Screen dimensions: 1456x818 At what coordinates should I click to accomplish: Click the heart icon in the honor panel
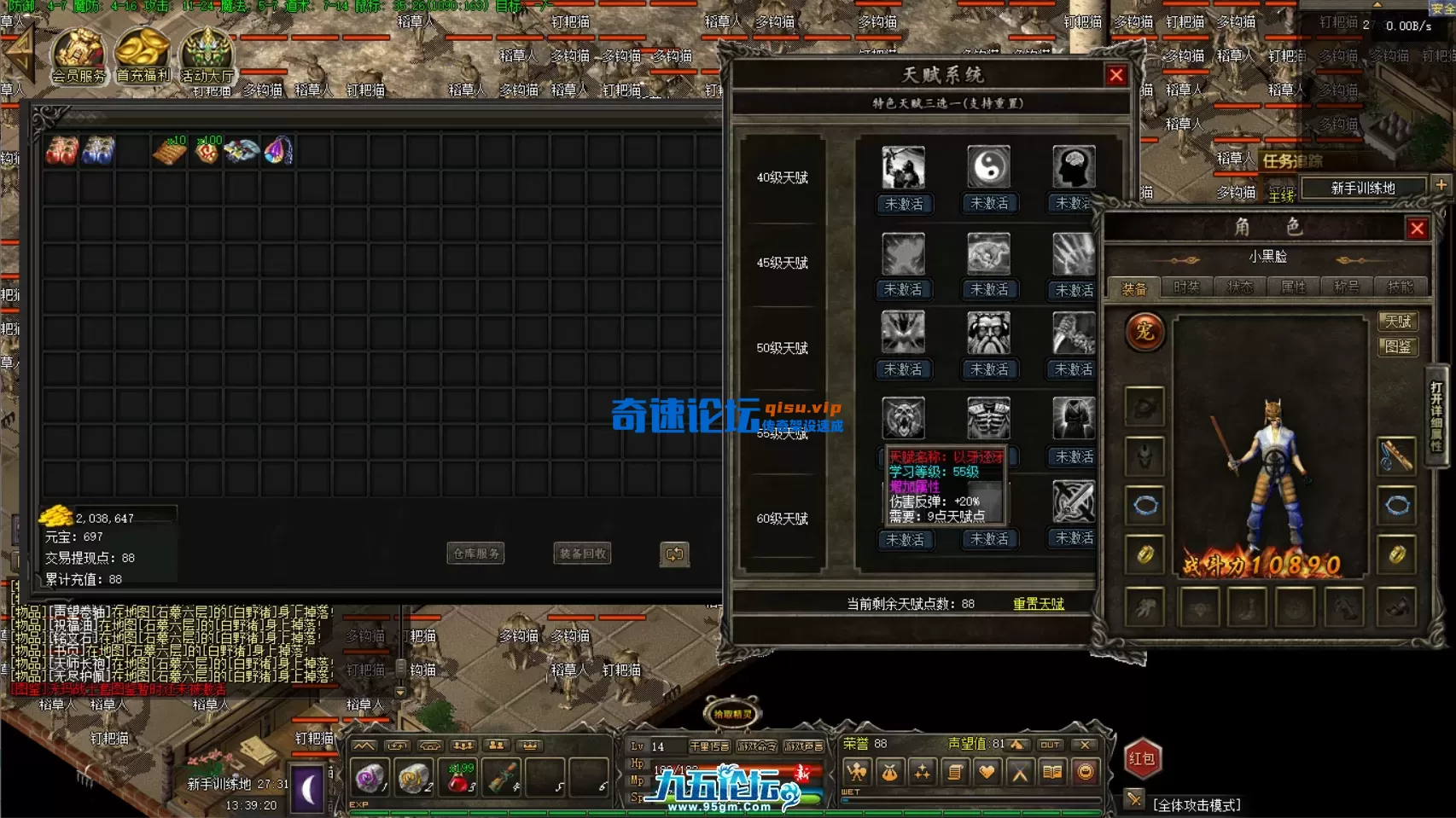point(987,772)
